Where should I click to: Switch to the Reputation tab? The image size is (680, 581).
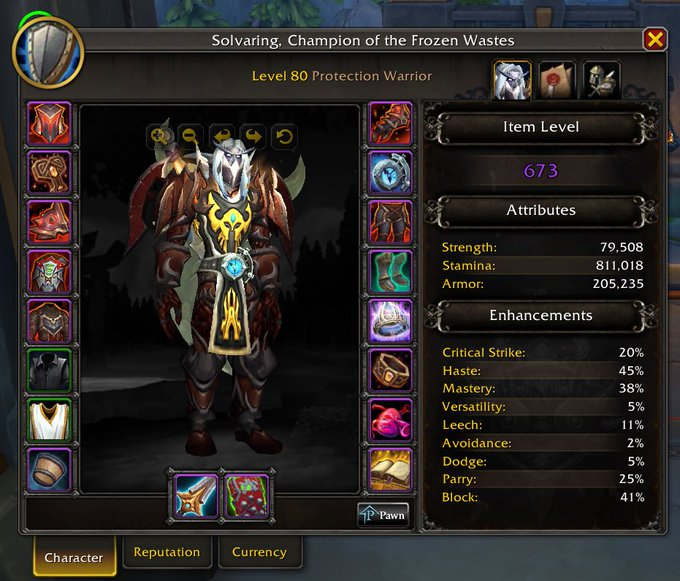tap(167, 552)
